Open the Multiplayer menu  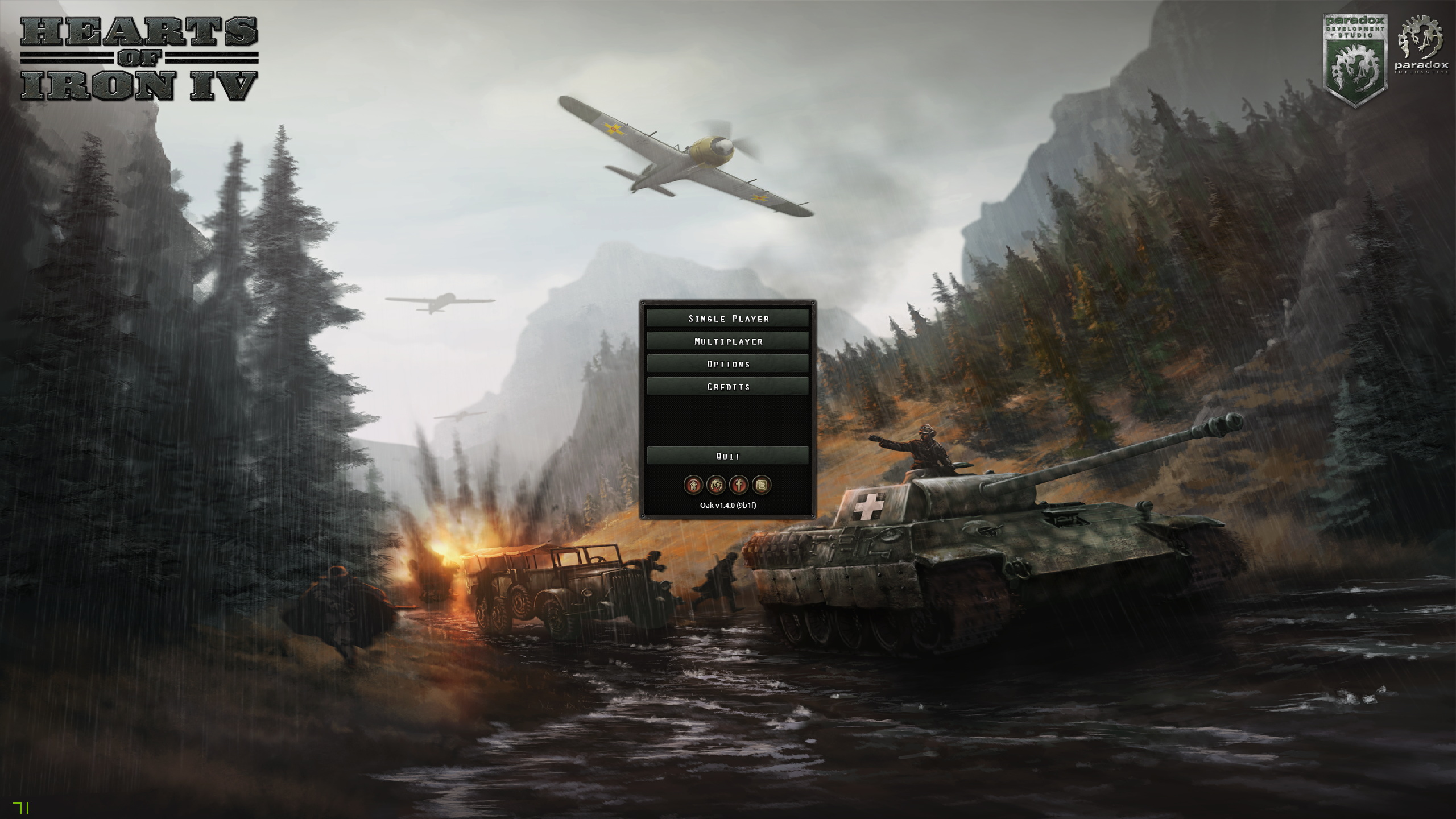coord(728,341)
